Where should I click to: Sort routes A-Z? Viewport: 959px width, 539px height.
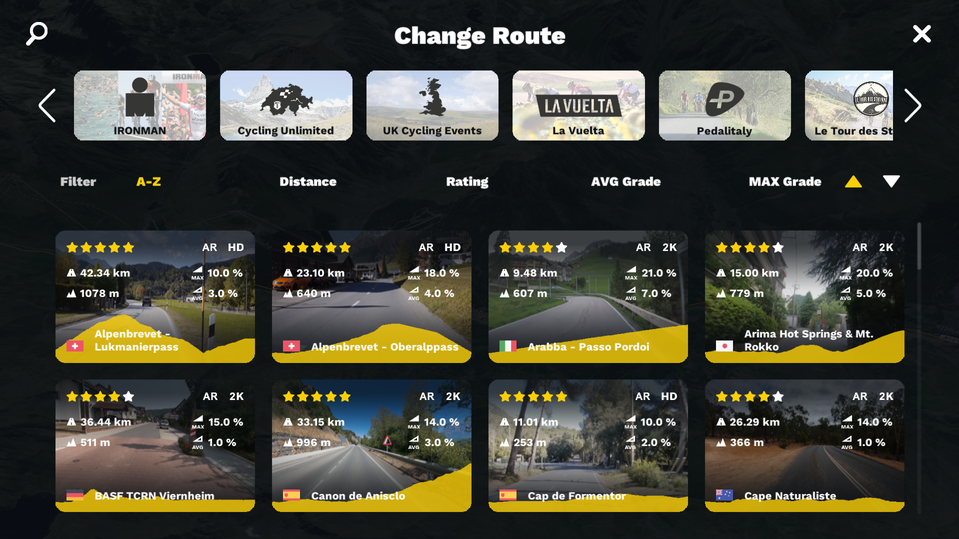[x=148, y=182]
